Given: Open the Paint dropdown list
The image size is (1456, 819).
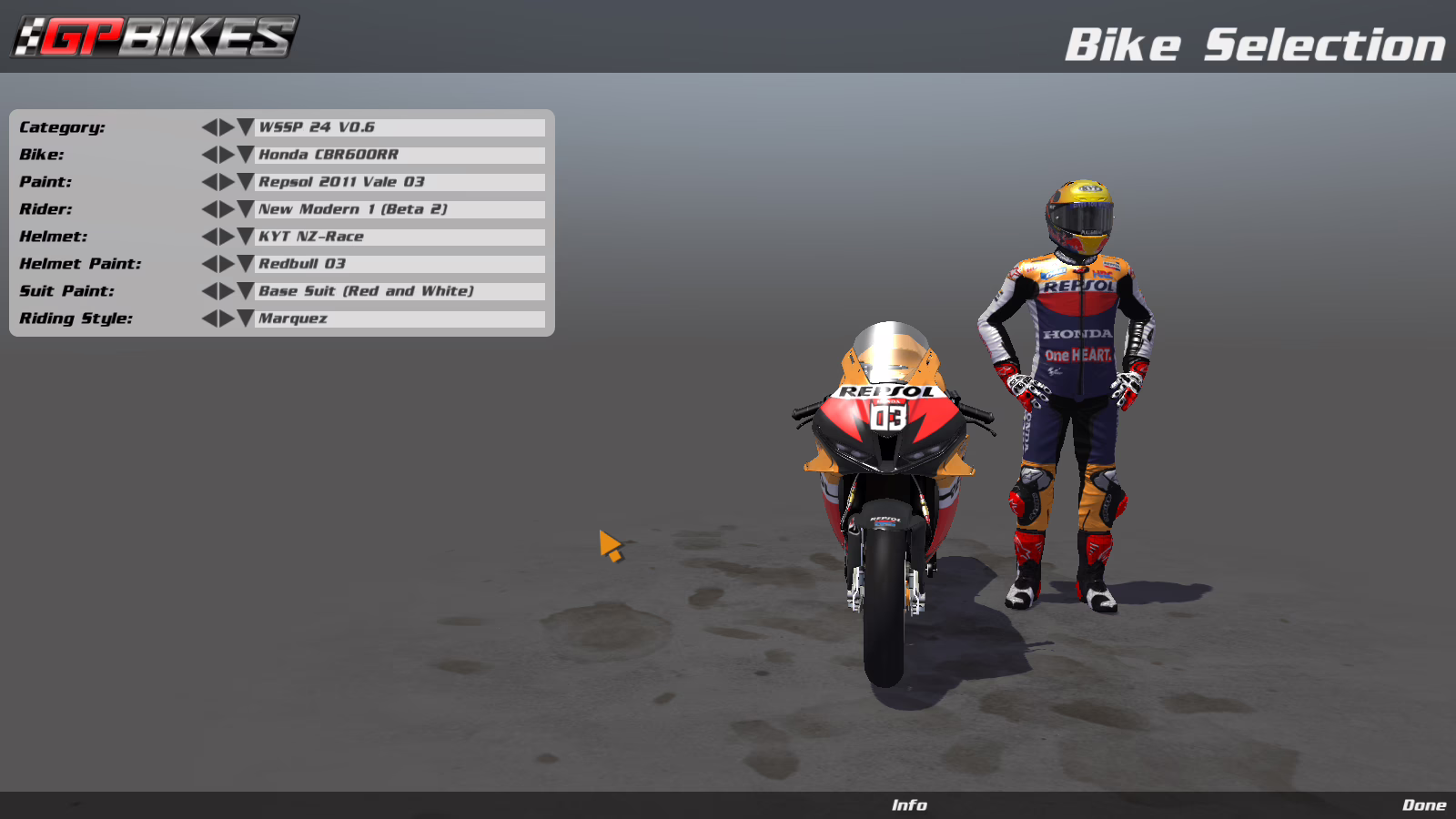Looking at the screenshot, I should [246, 182].
